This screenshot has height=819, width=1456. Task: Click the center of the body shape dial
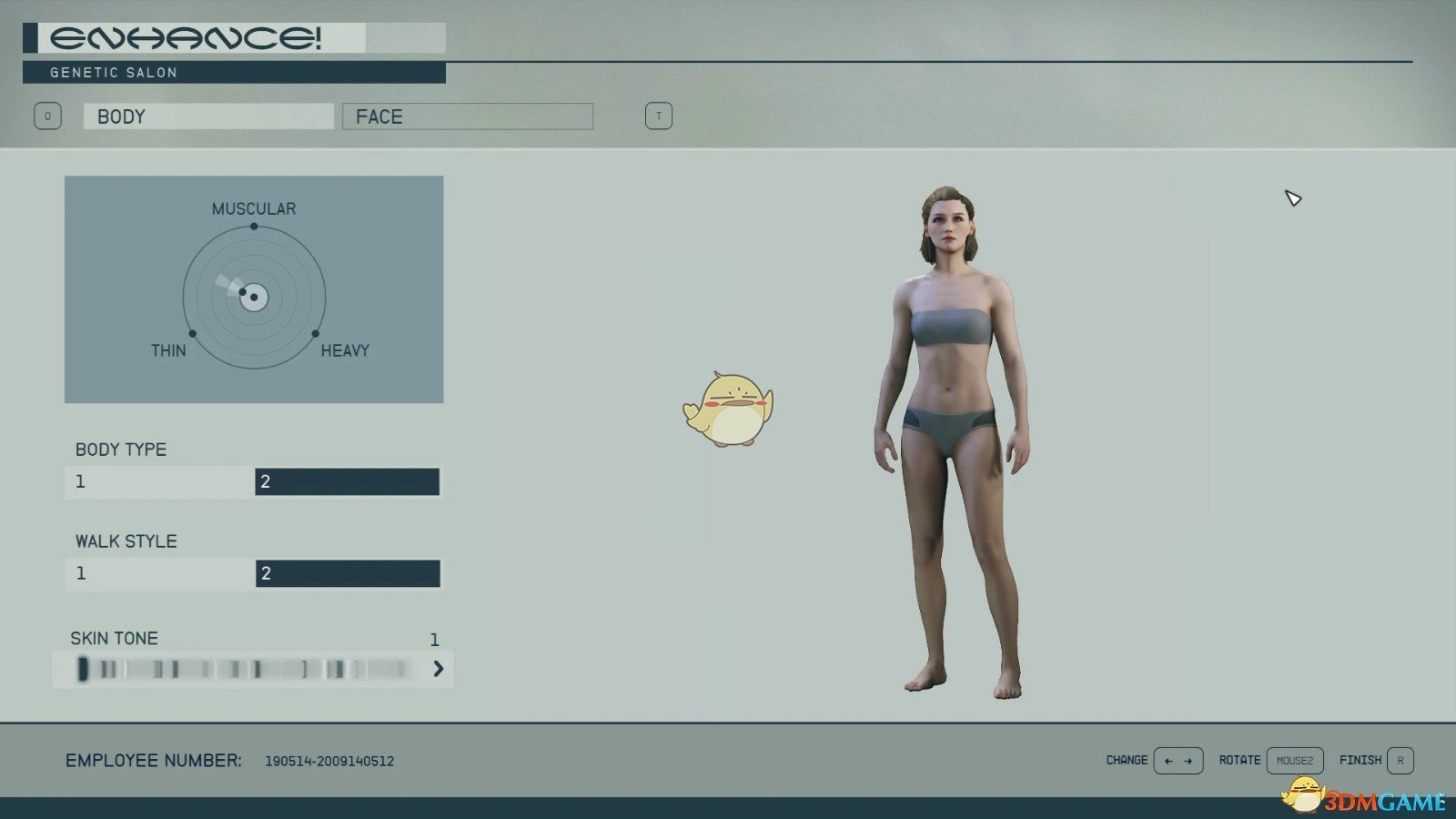(254, 298)
